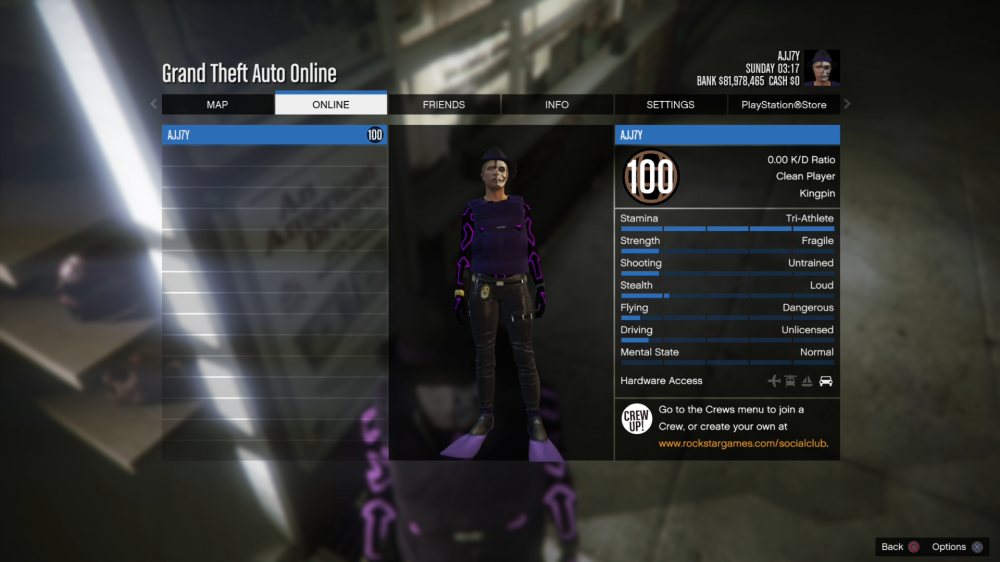Click the left arrow beside the MAP tab

[153, 104]
